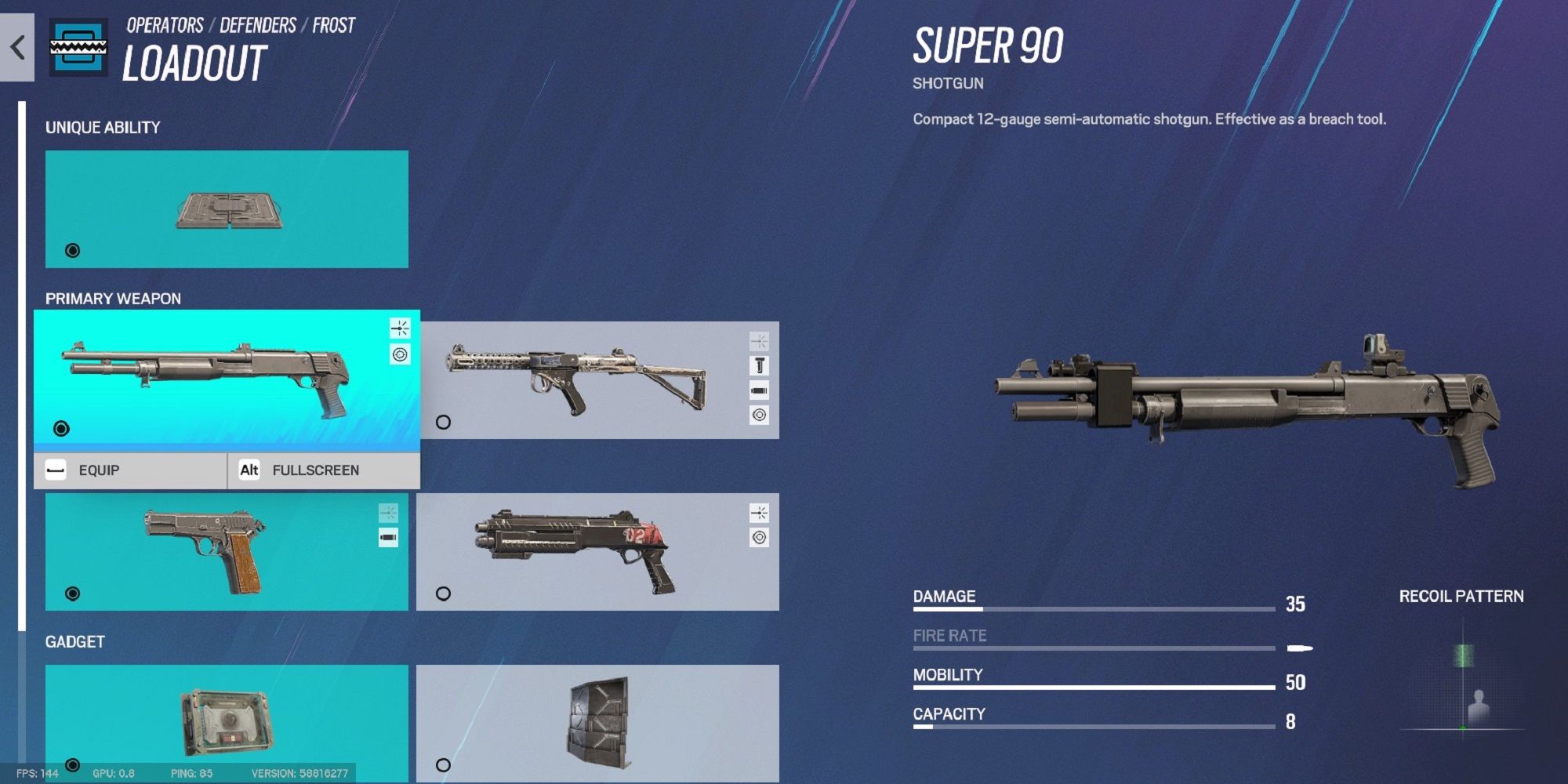1568x784 pixels.
Task: Click the Frost operator badge icon
Action: pos(77,48)
